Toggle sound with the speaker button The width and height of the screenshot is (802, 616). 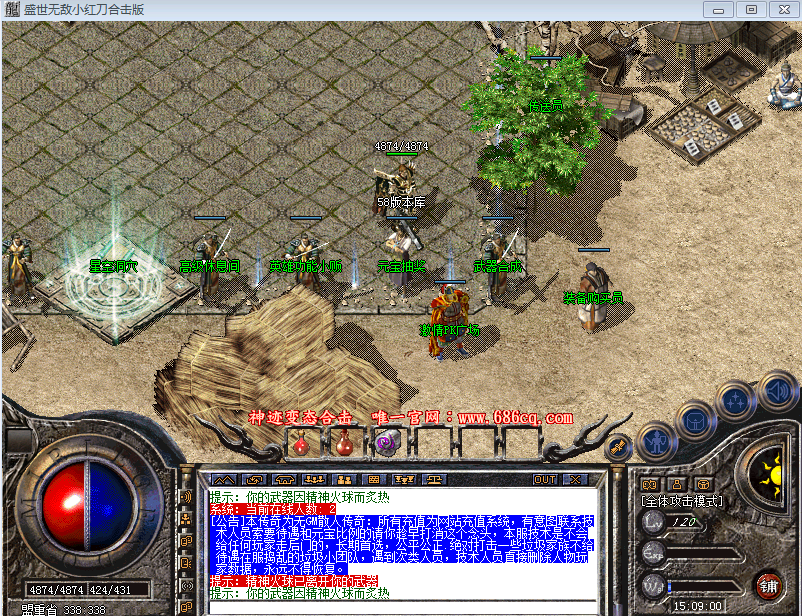tap(775, 389)
